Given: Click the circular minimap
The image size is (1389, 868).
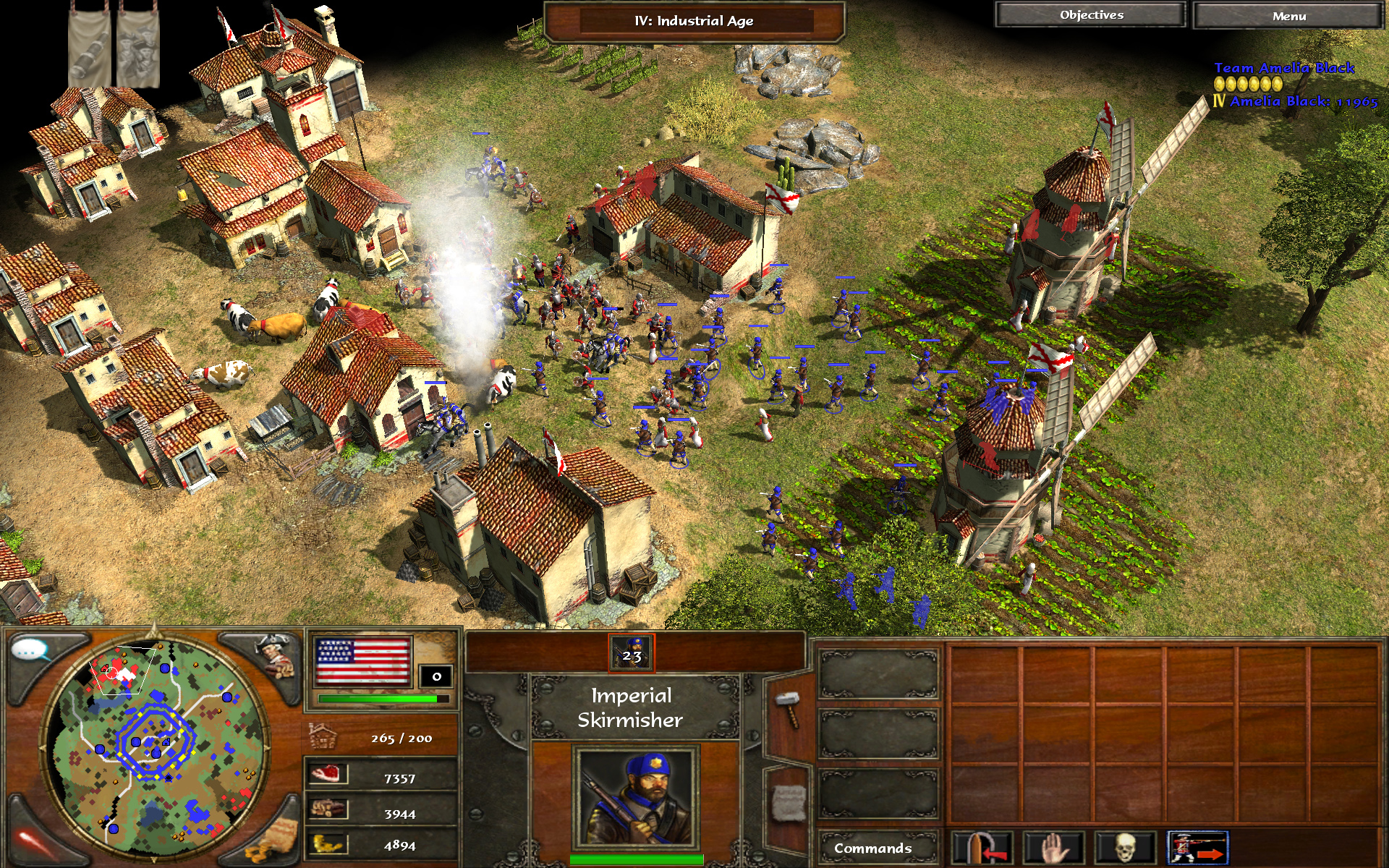Looking at the screenshot, I should [x=154, y=745].
